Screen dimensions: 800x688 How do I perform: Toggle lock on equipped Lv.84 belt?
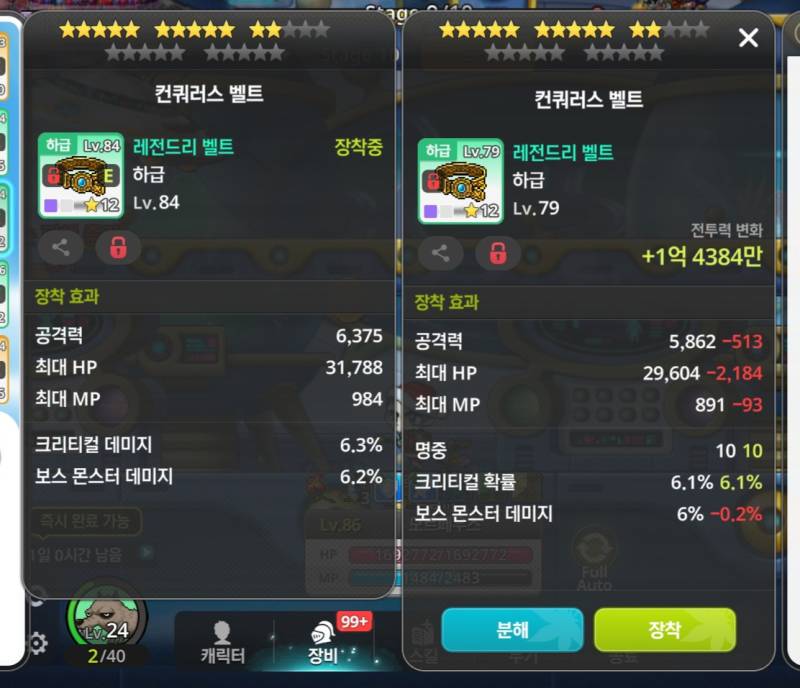[118, 248]
